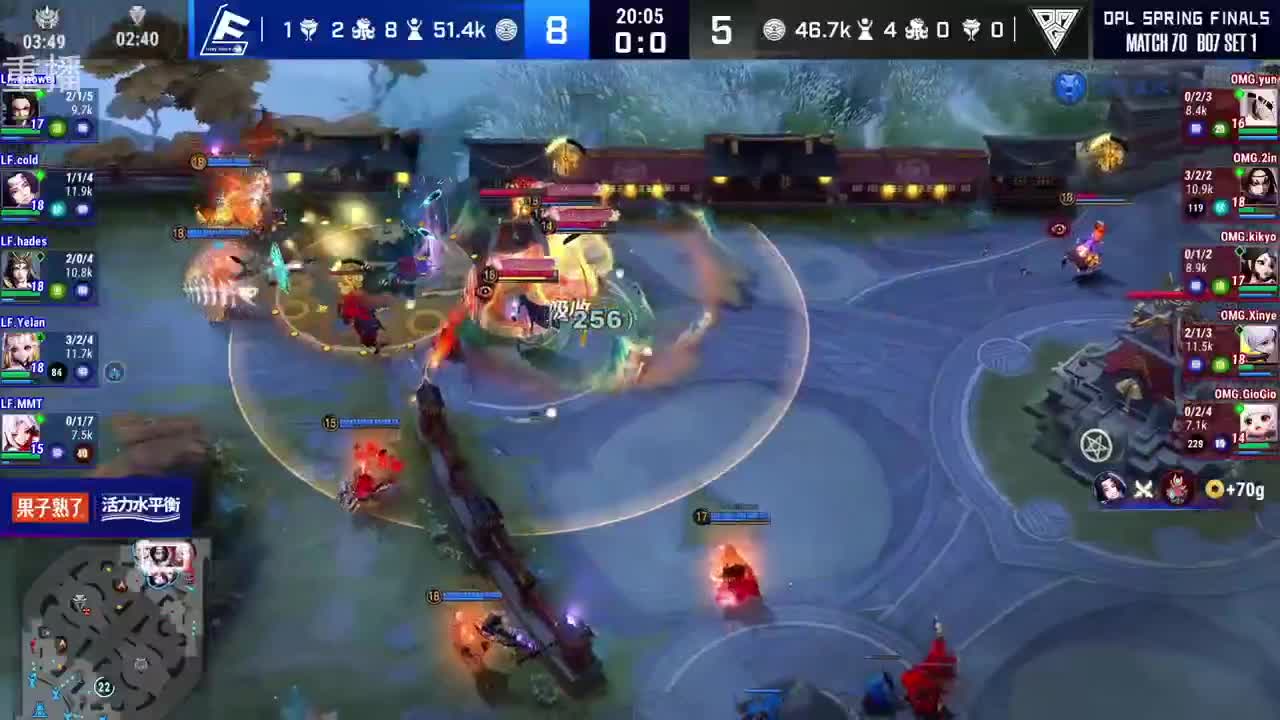
Task: Click the pentagram defeat marker on OMG base
Action: (1096, 446)
